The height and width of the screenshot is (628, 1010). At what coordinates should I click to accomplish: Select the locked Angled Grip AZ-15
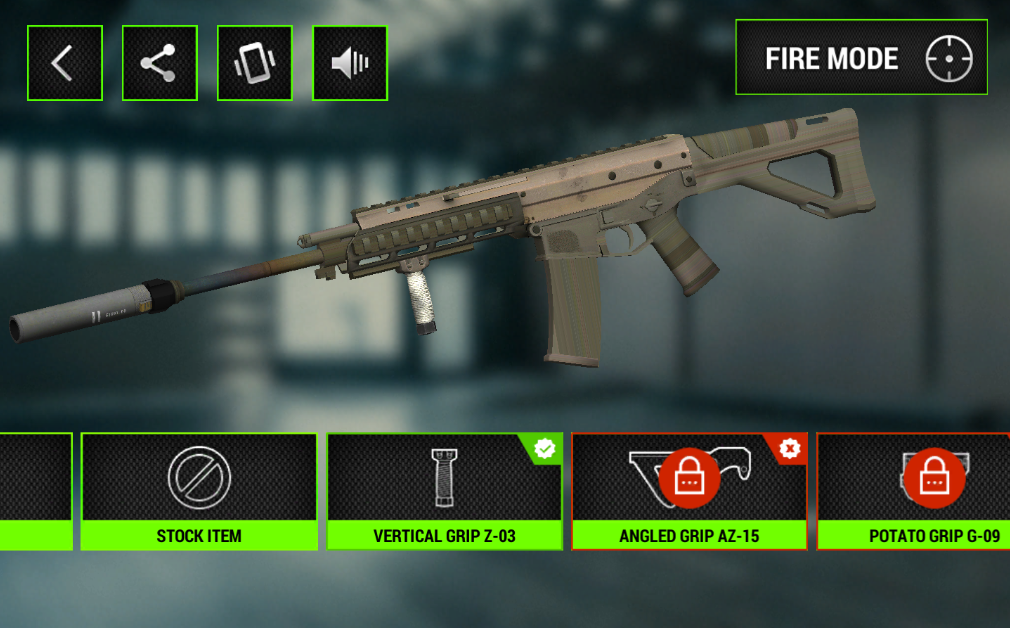tap(689, 491)
